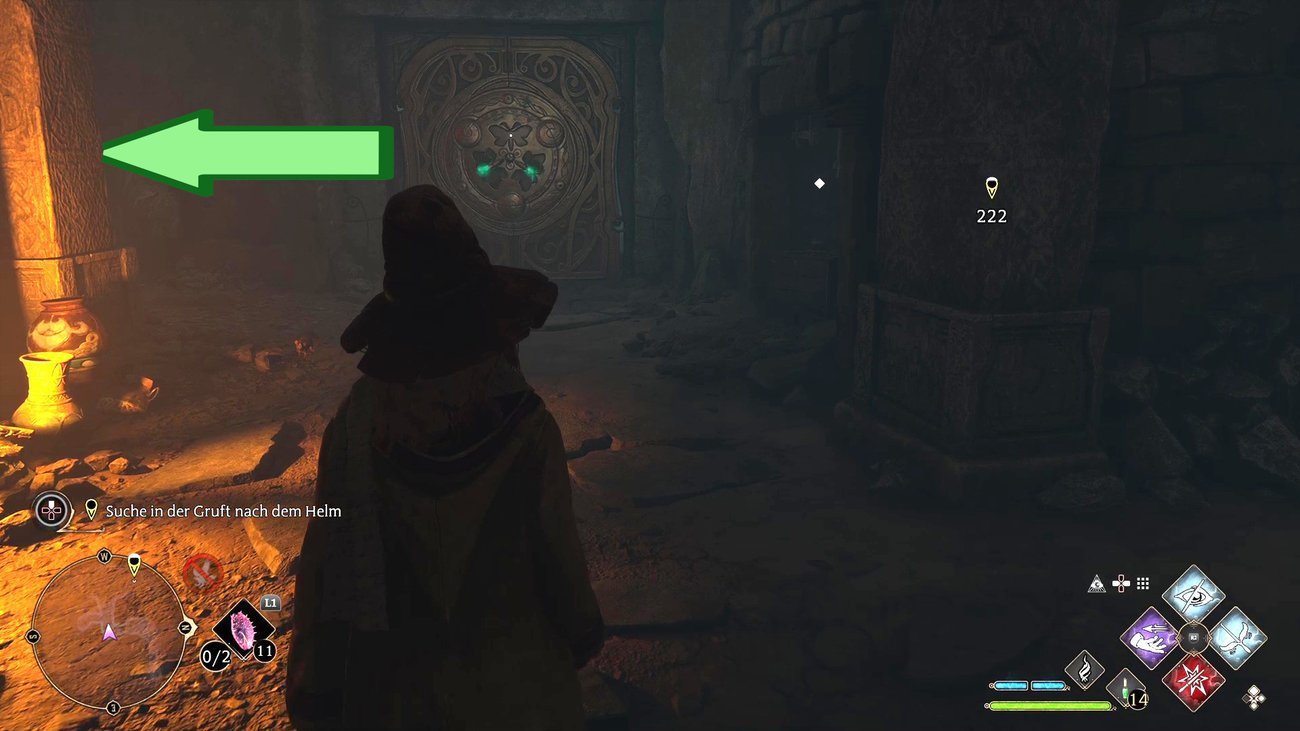
Task: Cast the blue Levioso feather spell
Action: click(1237, 638)
